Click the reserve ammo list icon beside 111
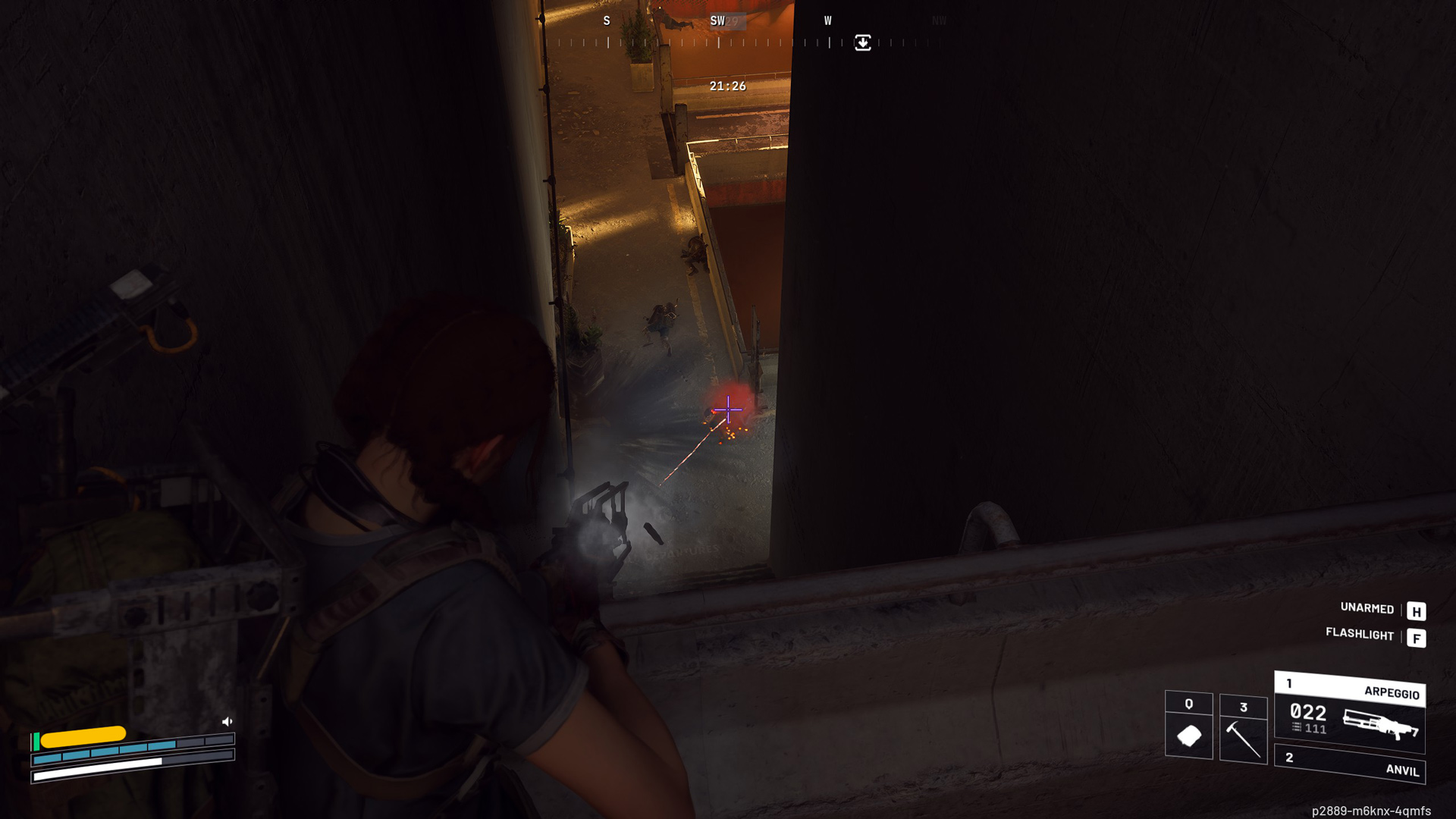Image resolution: width=1456 pixels, height=819 pixels. point(1295,728)
